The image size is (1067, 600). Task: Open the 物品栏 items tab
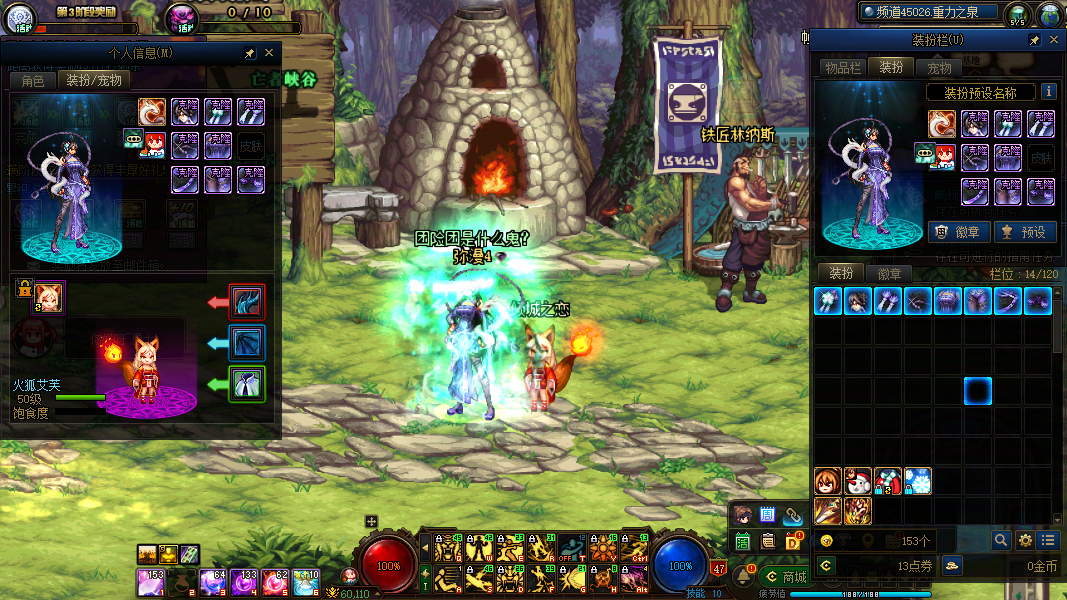(843, 67)
